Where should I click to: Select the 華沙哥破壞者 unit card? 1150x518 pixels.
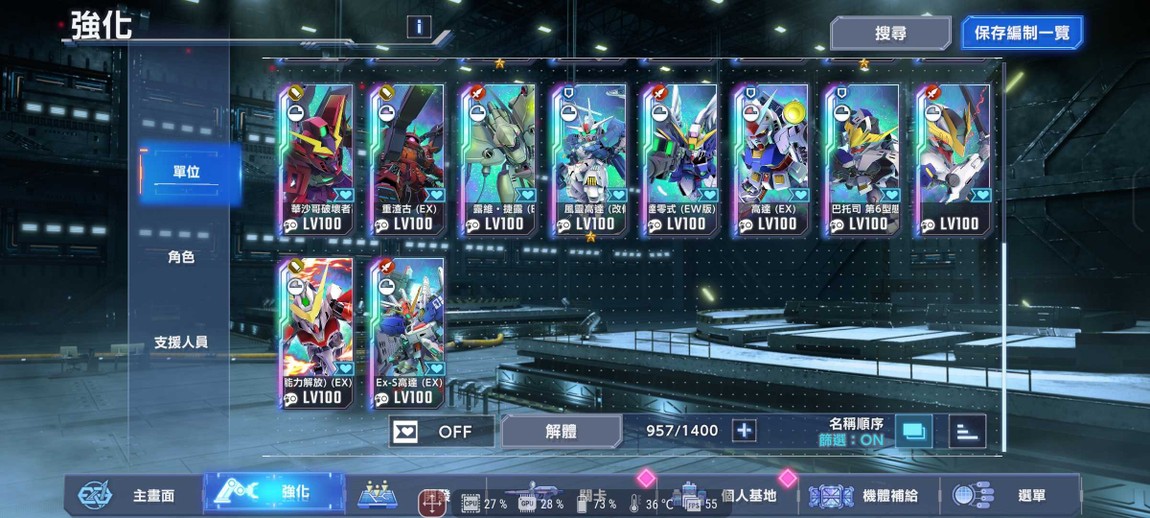coord(316,159)
